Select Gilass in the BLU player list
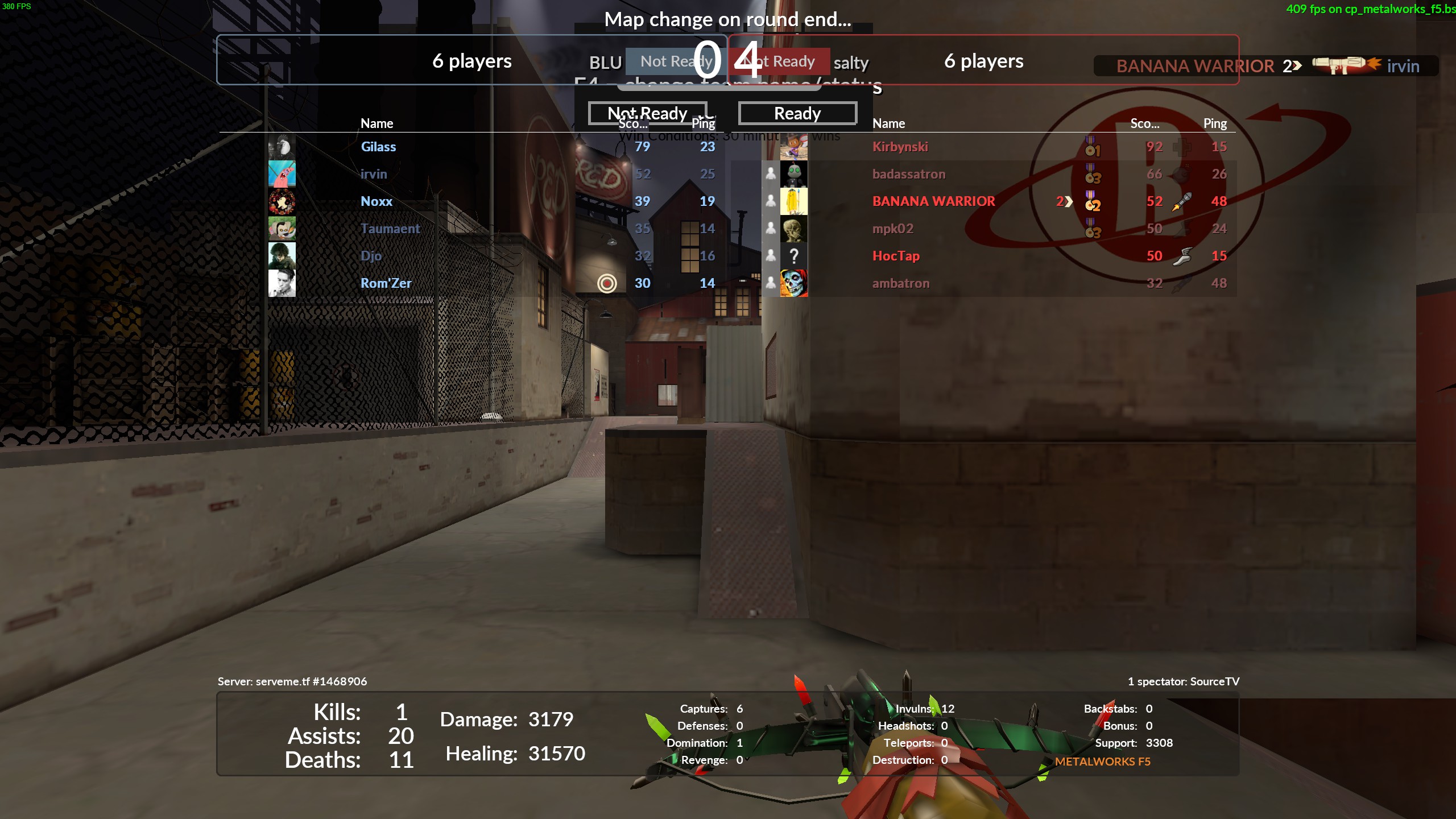 point(378,147)
